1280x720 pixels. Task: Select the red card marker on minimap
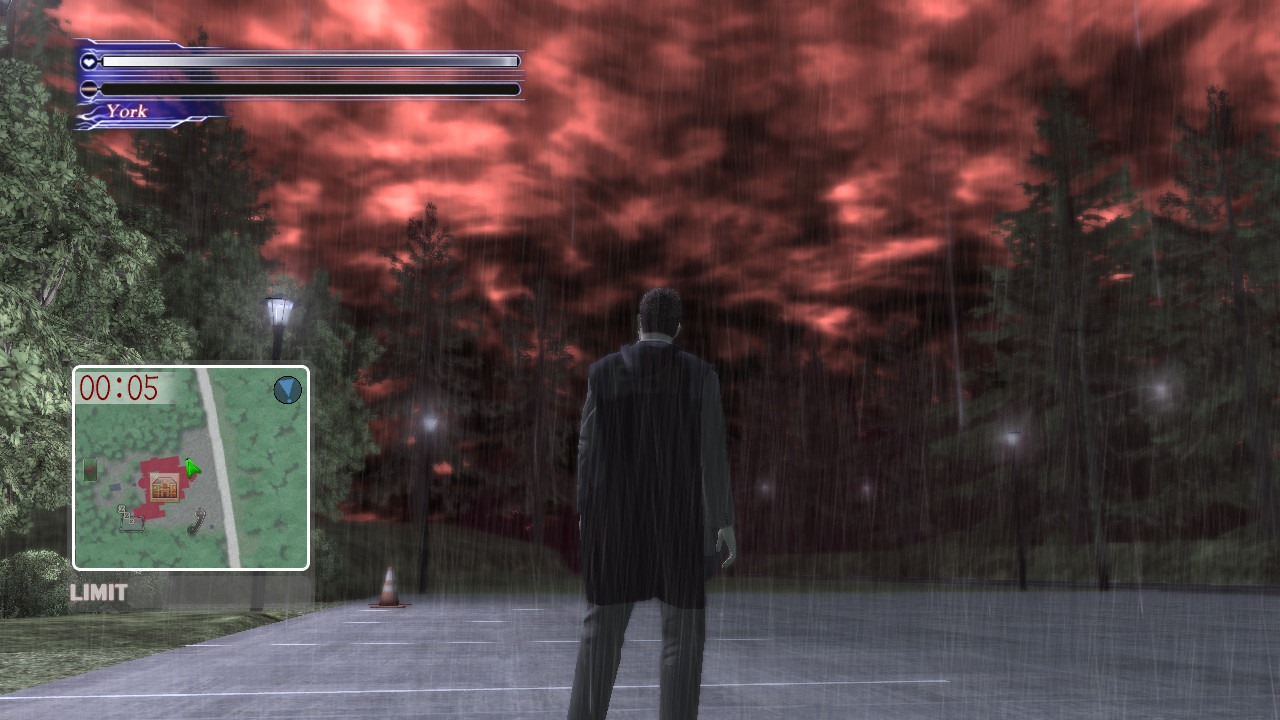90,470
